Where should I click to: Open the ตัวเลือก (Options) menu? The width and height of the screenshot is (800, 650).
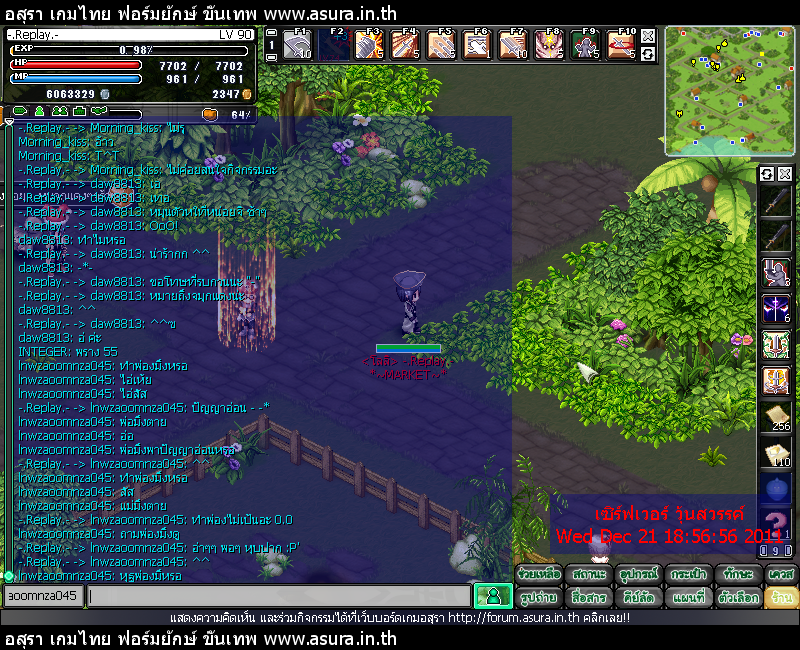tap(738, 597)
